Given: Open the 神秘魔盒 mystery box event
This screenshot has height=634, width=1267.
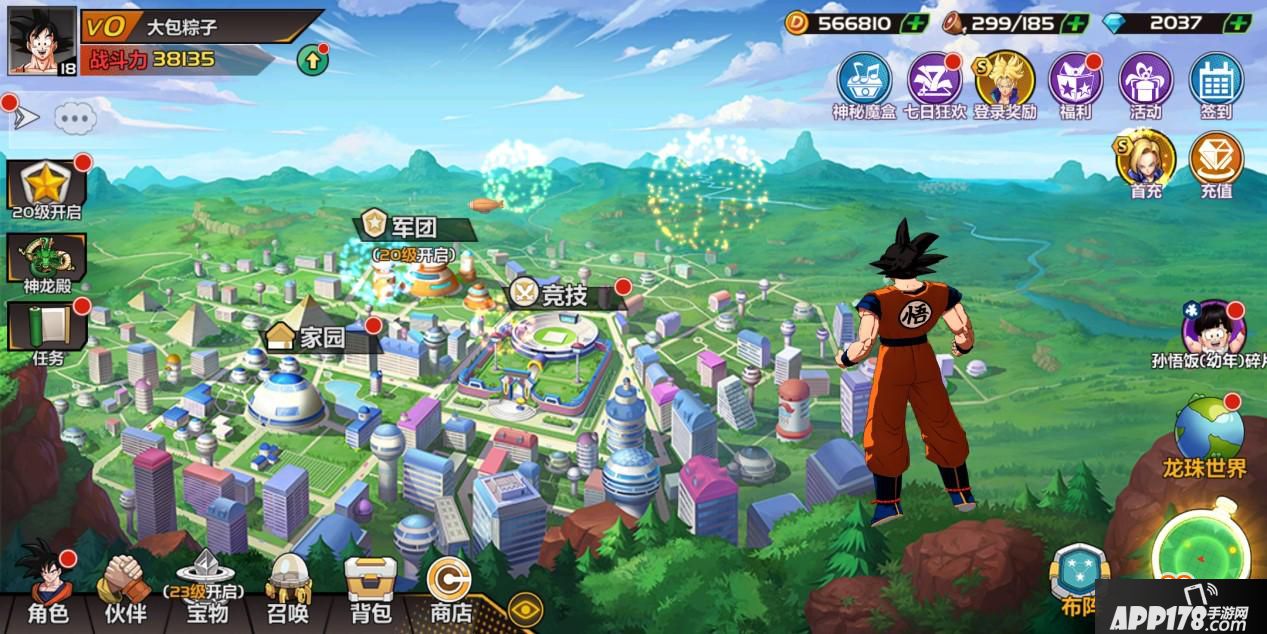Looking at the screenshot, I should [x=865, y=84].
